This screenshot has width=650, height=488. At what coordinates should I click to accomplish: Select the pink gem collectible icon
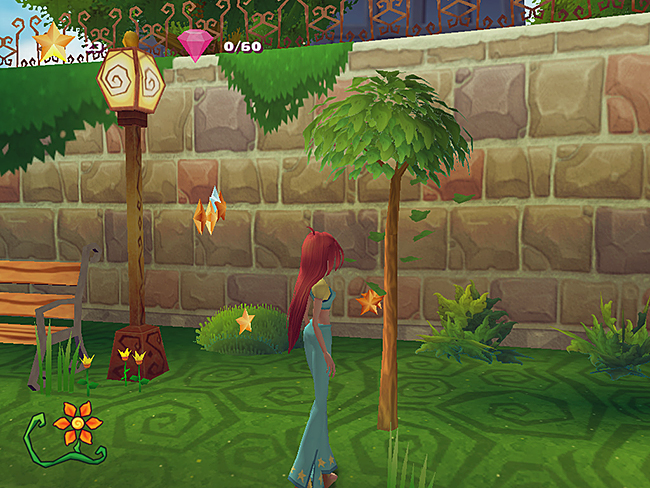[194, 44]
